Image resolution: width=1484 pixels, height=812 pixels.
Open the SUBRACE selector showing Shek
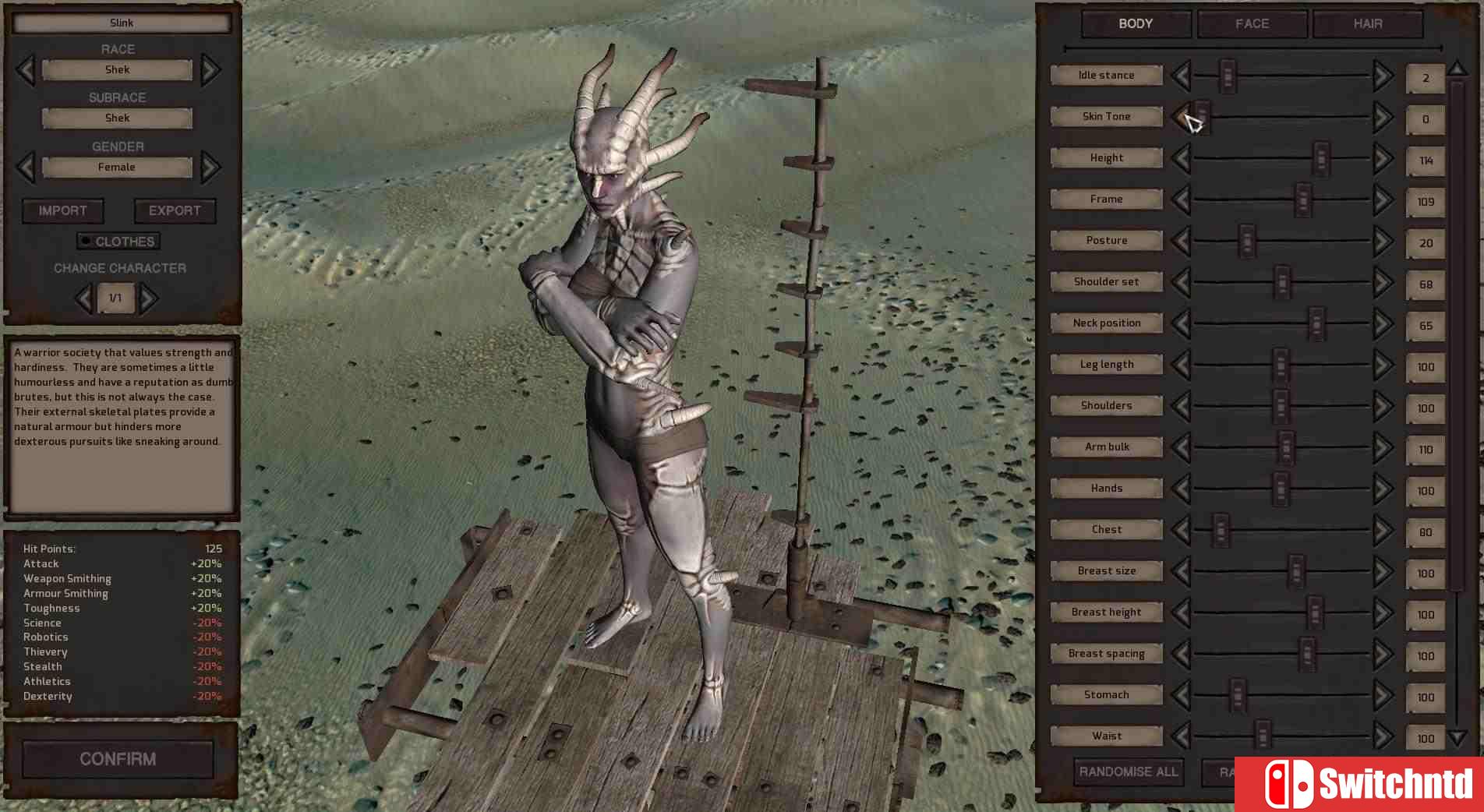tap(117, 118)
